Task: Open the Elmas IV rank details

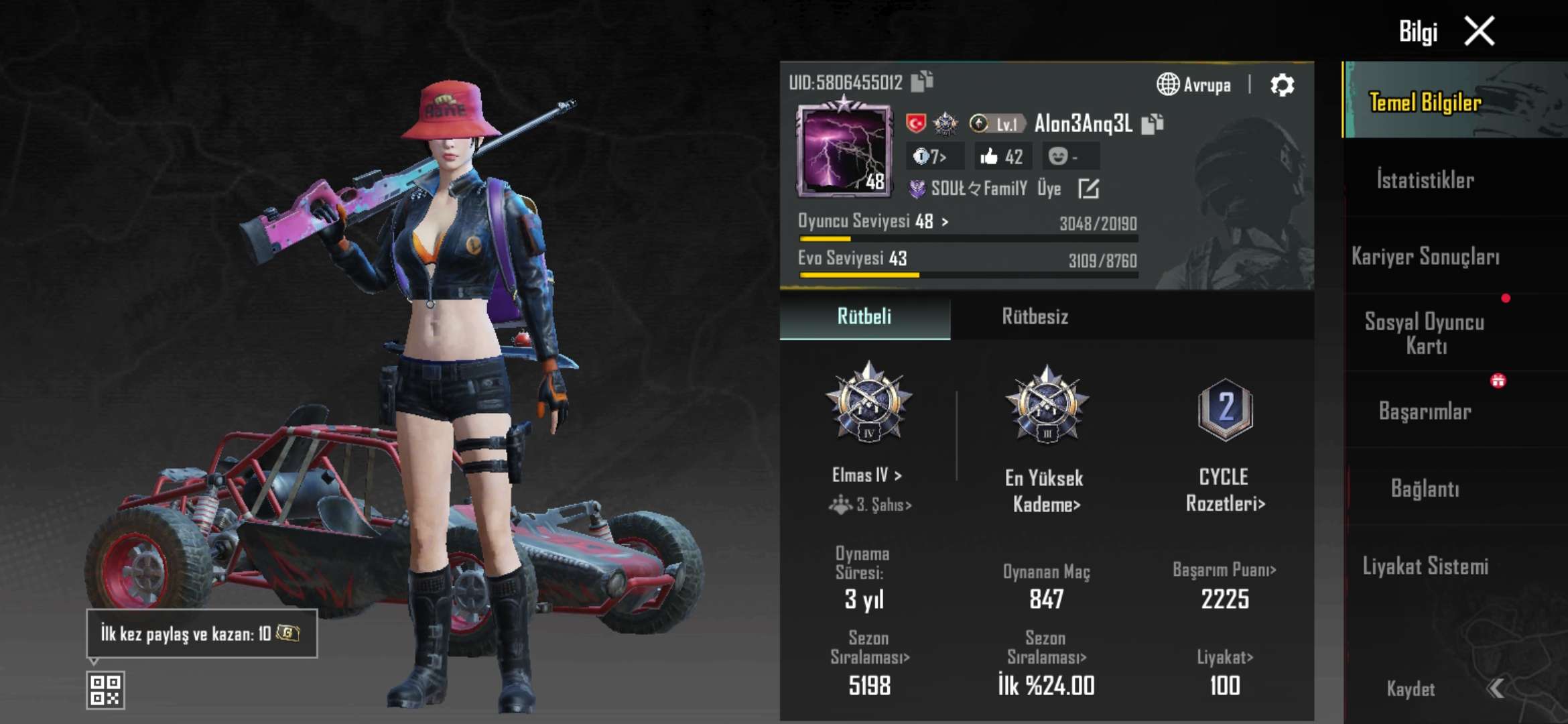Action: pos(867,475)
